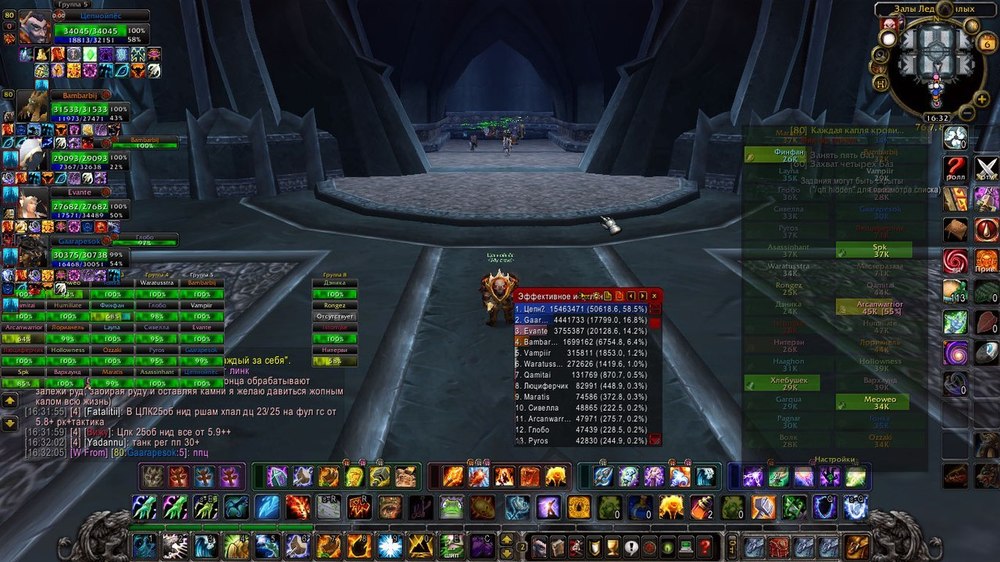The height and width of the screenshot is (562, 1000).
Task: Click the red question mark 'ролл' button
Action: [x=955, y=169]
